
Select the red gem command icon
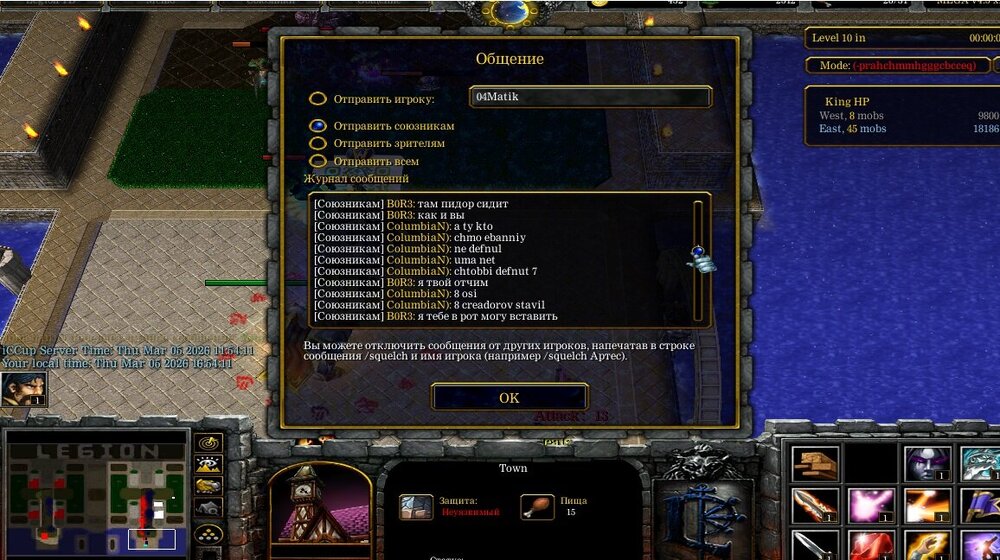(x=870, y=545)
